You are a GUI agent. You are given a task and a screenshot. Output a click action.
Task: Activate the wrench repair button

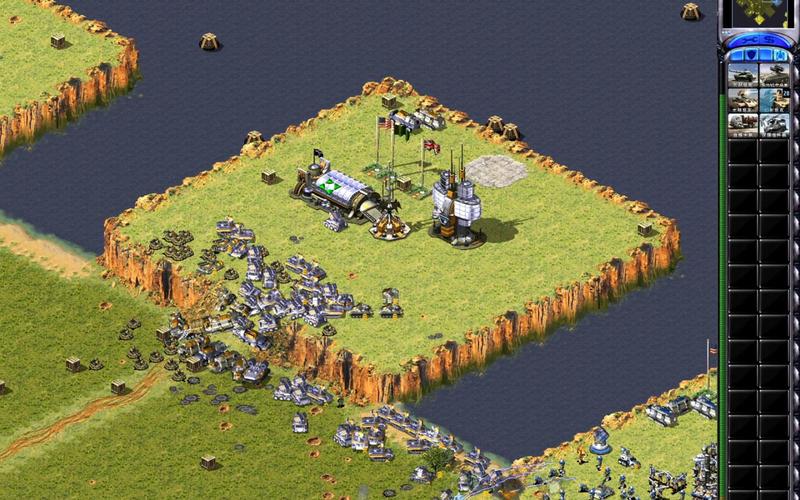(743, 39)
